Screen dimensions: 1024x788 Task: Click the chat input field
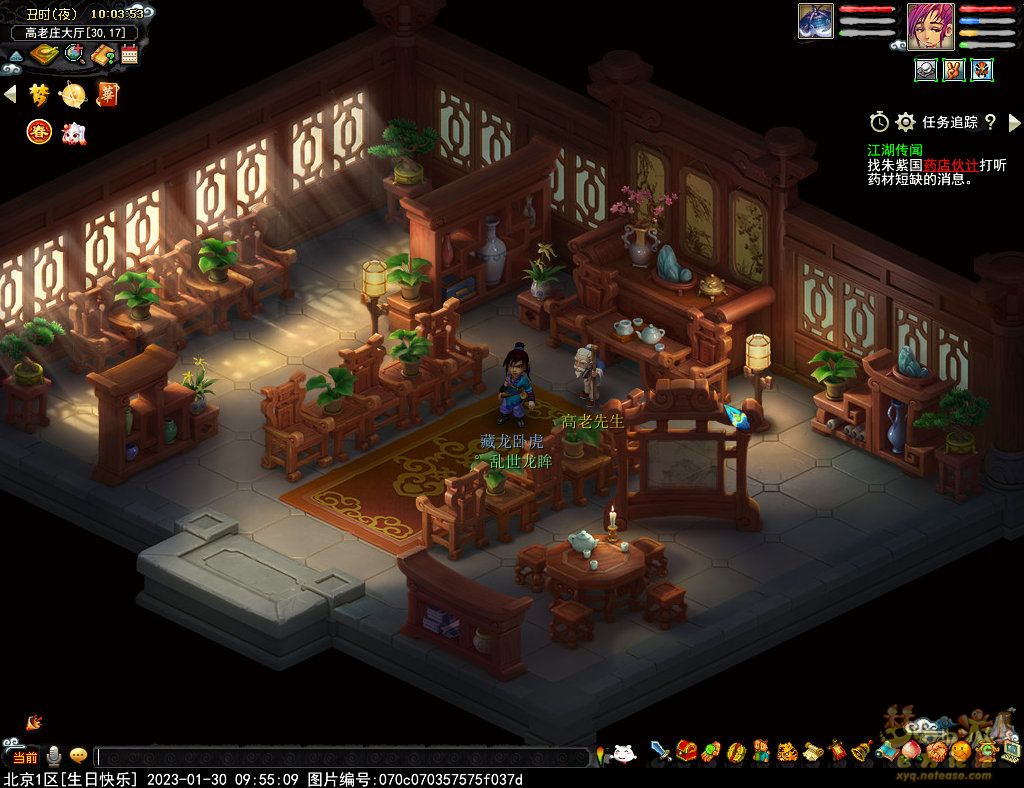[340, 757]
